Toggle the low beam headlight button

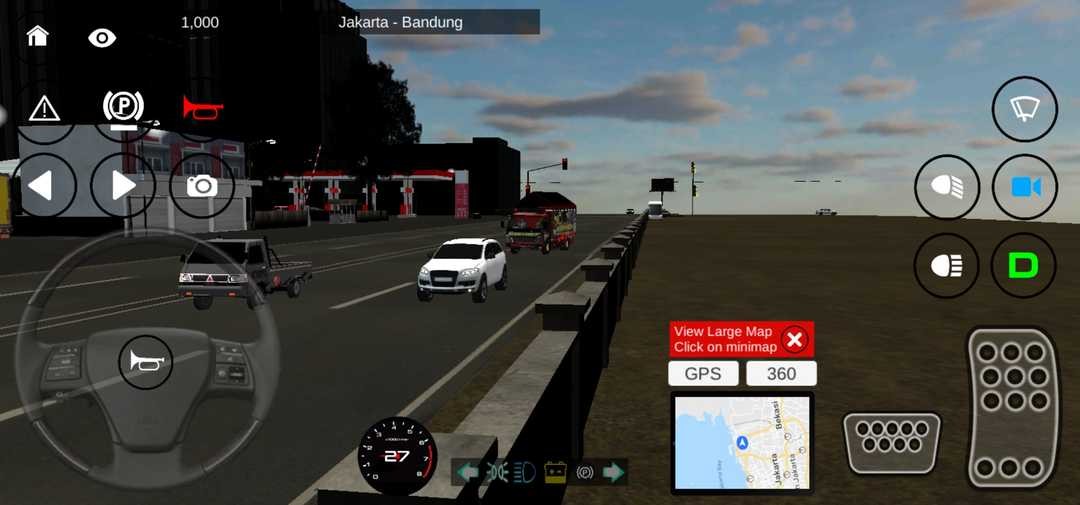(947, 266)
